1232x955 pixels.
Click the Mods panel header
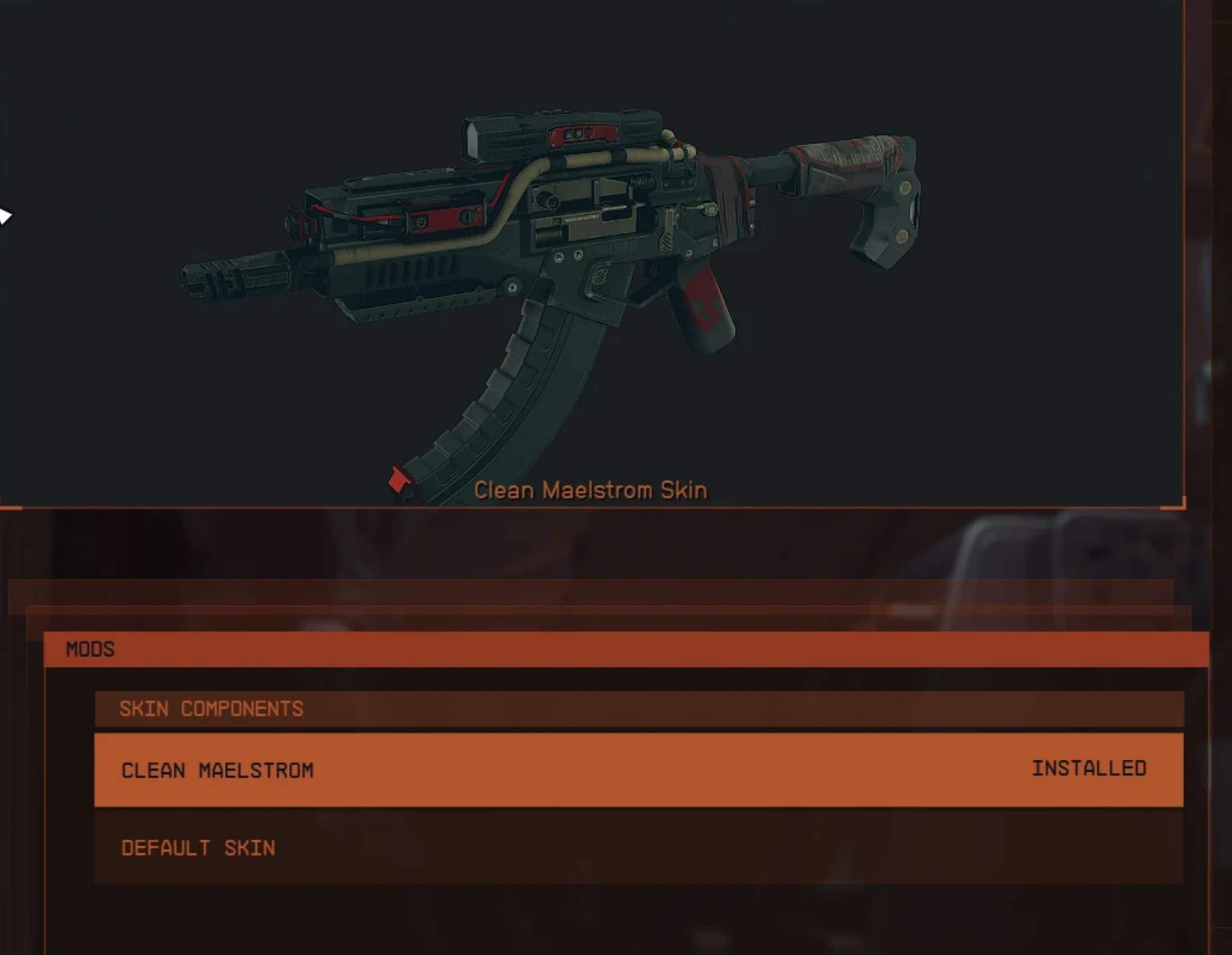point(626,648)
